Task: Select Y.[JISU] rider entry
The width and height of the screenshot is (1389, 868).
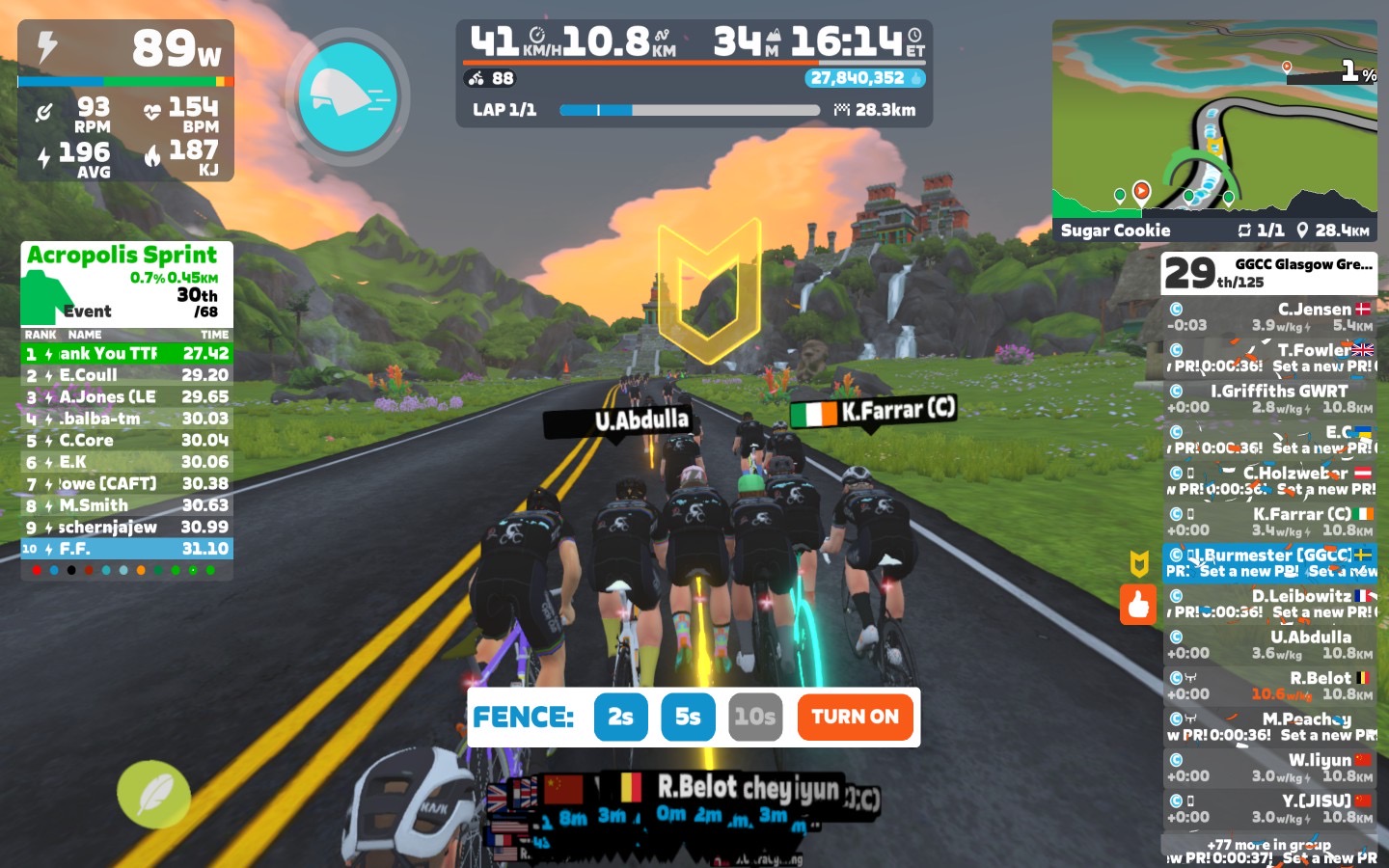Action: coord(1268,808)
